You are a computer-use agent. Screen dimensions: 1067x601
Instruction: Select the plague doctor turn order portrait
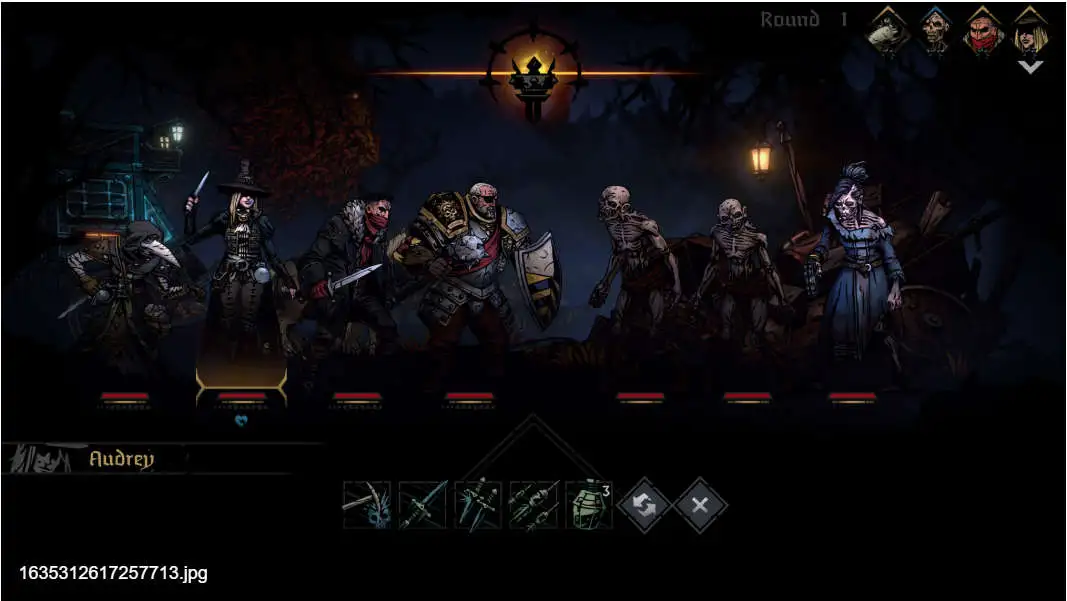tap(887, 33)
